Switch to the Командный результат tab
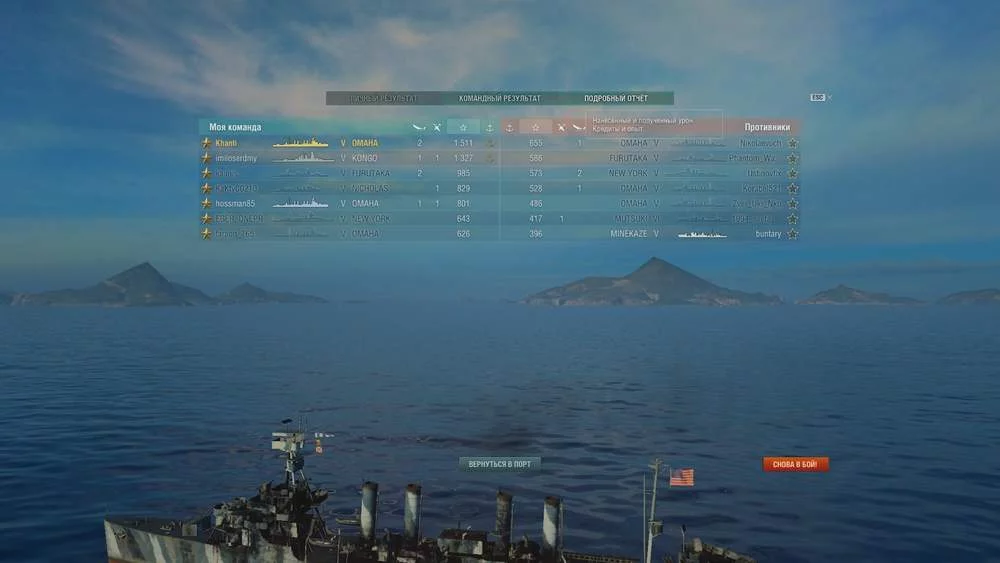The height and width of the screenshot is (563, 1000). 499,99
